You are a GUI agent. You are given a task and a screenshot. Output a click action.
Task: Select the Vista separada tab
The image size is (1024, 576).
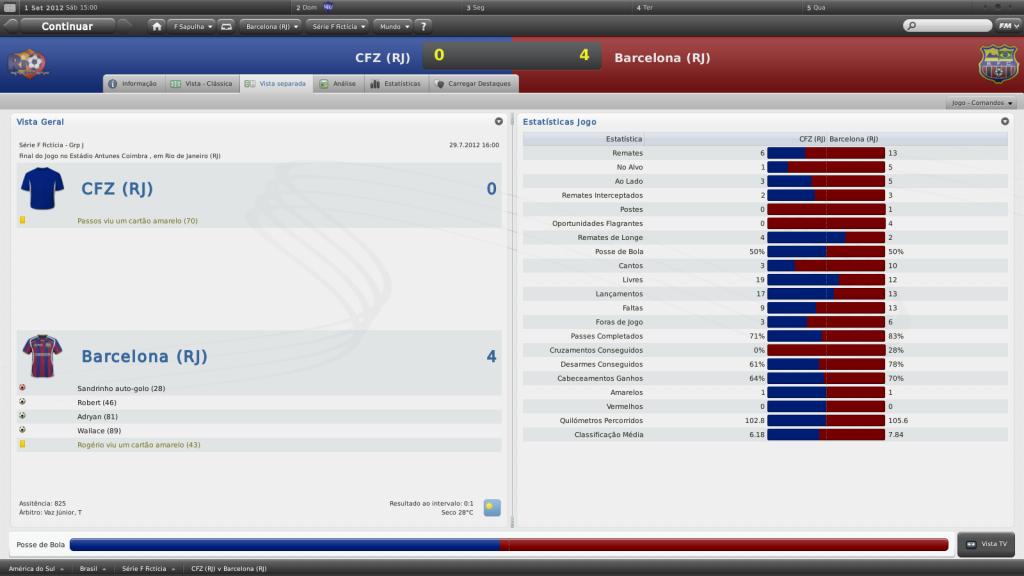276,84
